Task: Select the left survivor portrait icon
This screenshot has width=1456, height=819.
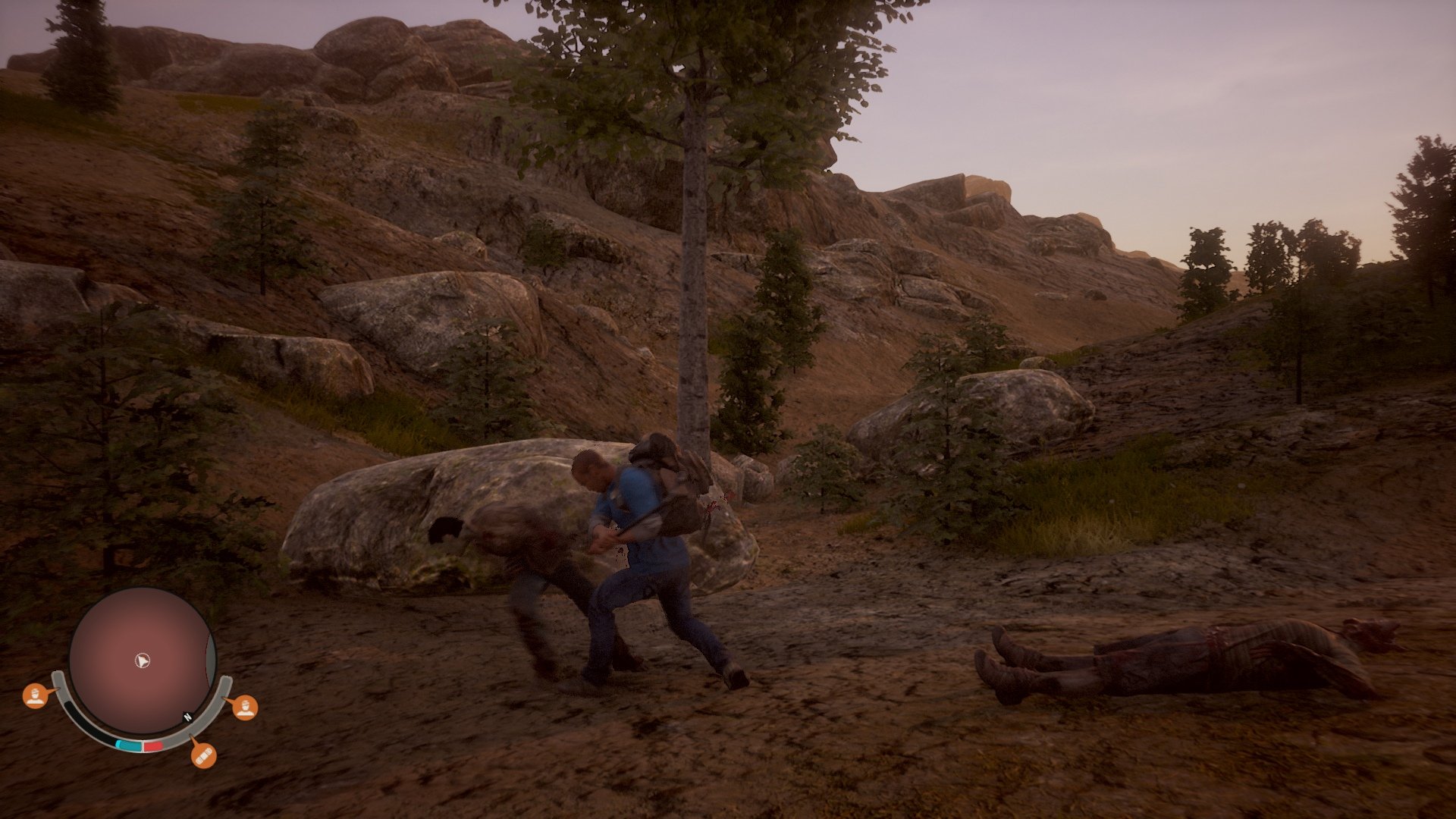Action: pos(35,695)
